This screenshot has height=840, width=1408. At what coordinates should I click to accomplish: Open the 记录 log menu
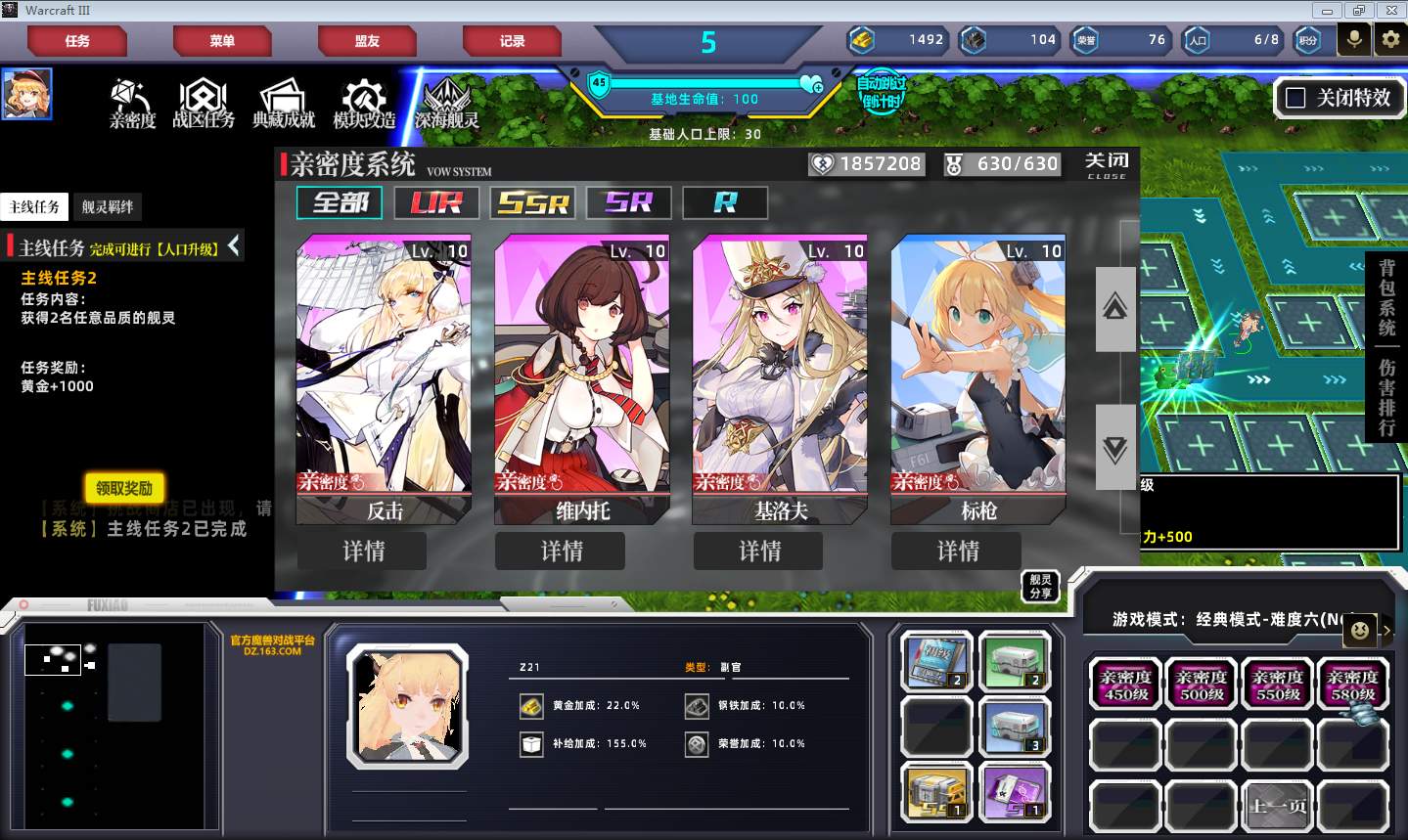(x=512, y=41)
